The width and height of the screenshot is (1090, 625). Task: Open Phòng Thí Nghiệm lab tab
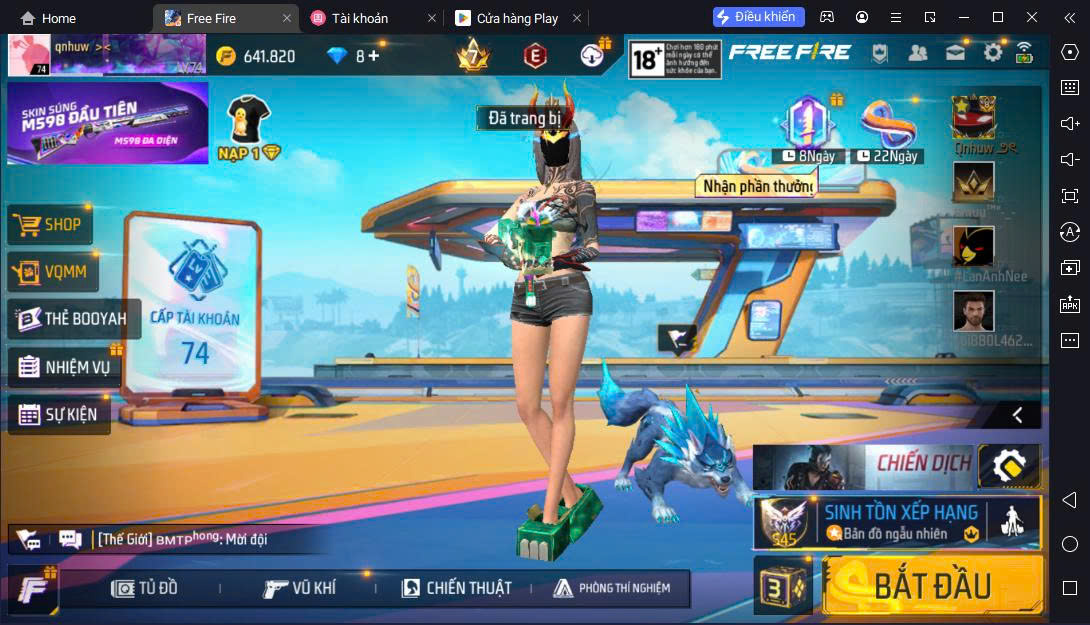coord(611,588)
